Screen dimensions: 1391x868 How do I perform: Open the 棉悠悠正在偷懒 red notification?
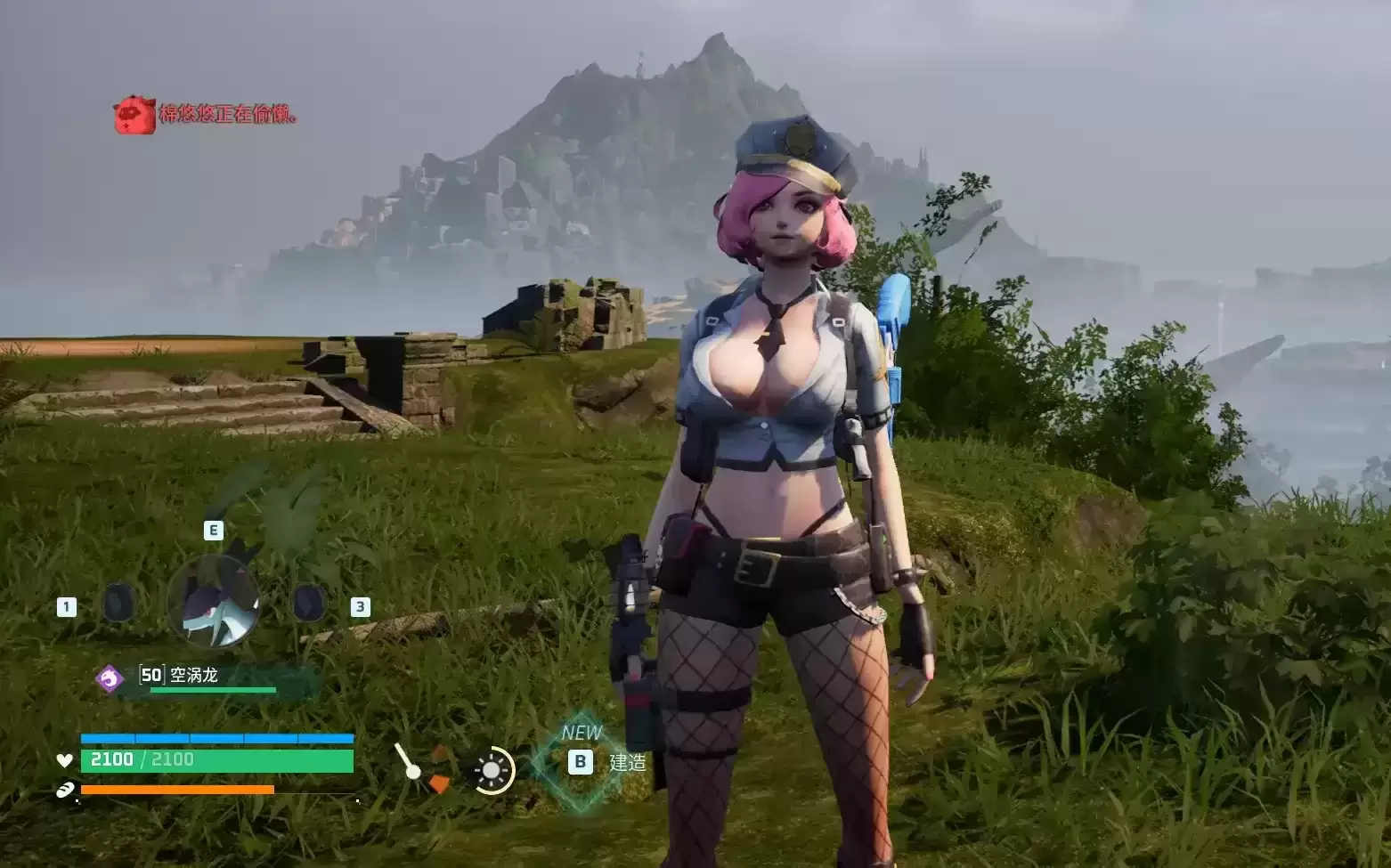coord(228,115)
